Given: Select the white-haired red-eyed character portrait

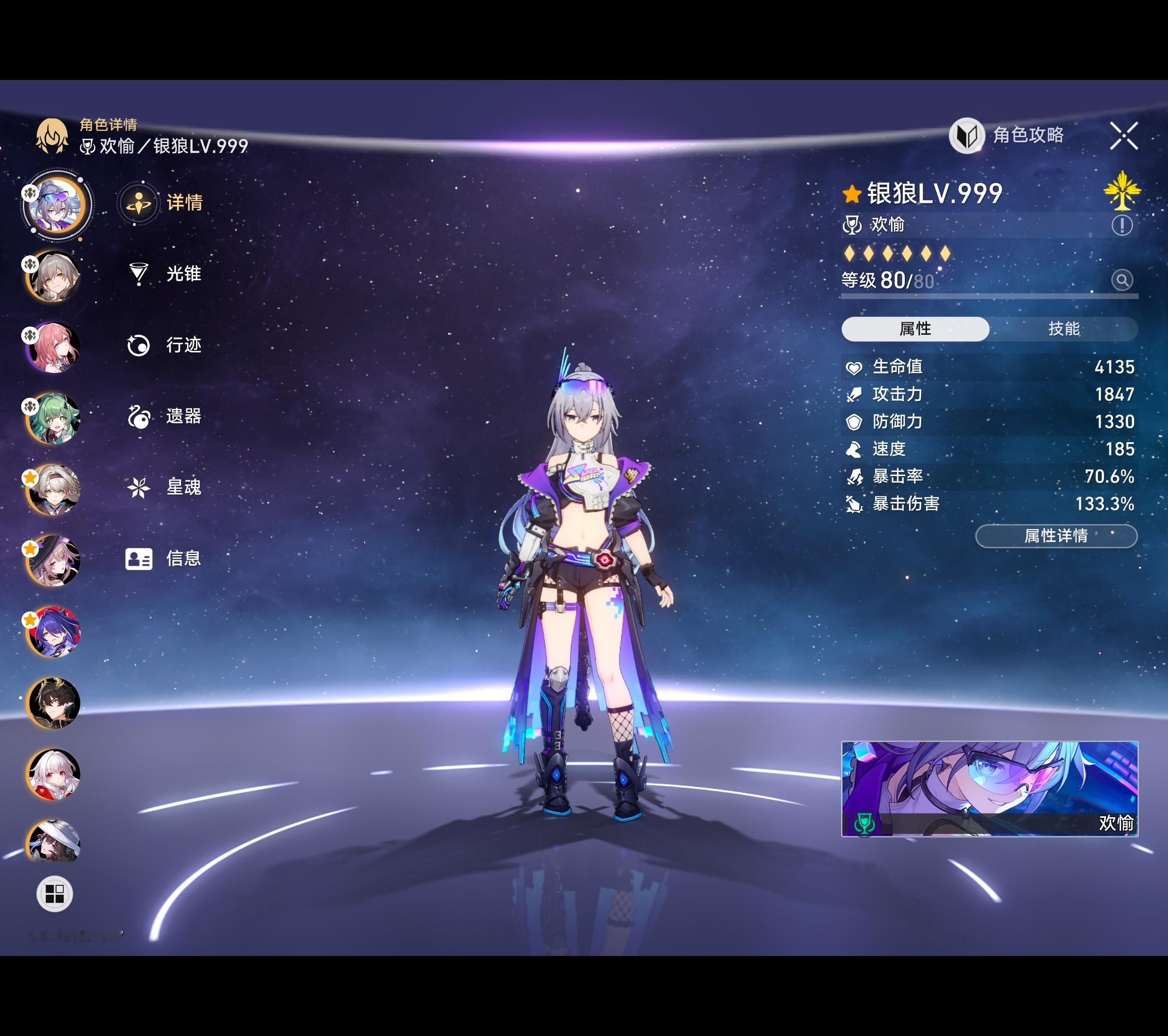Looking at the screenshot, I should [54, 774].
